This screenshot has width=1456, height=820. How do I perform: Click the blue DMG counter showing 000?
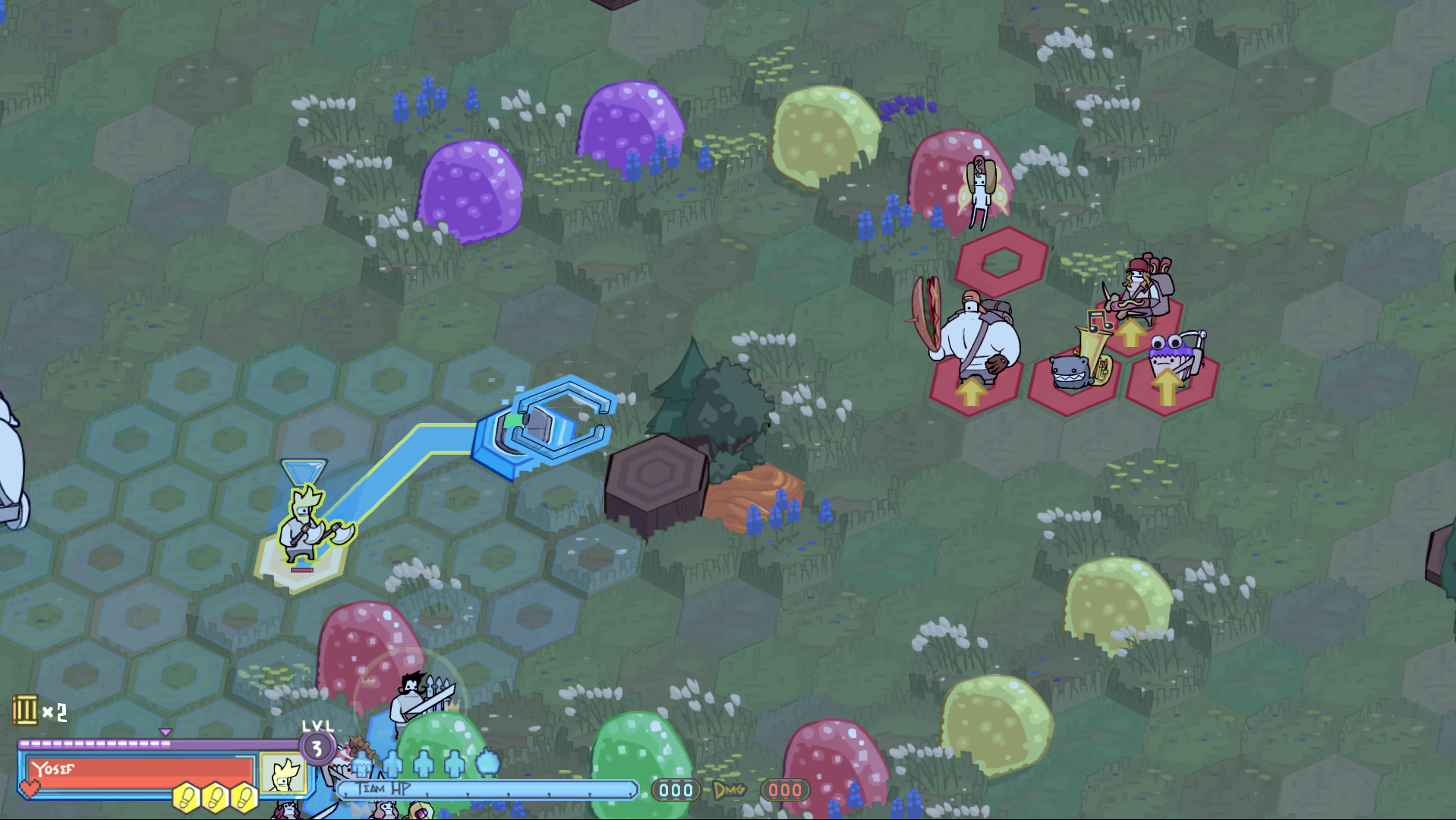click(674, 790)
